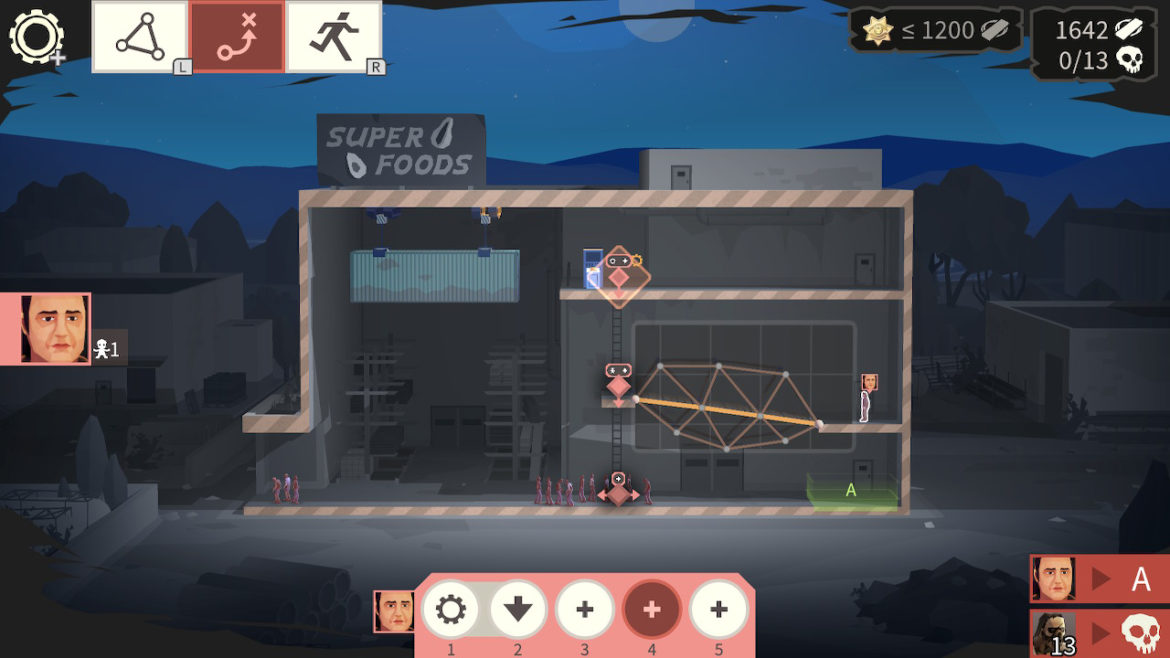Viewport: 1170px width, 658px height.
Task: Add a command in plus slot 5
Action: point(719,609)
